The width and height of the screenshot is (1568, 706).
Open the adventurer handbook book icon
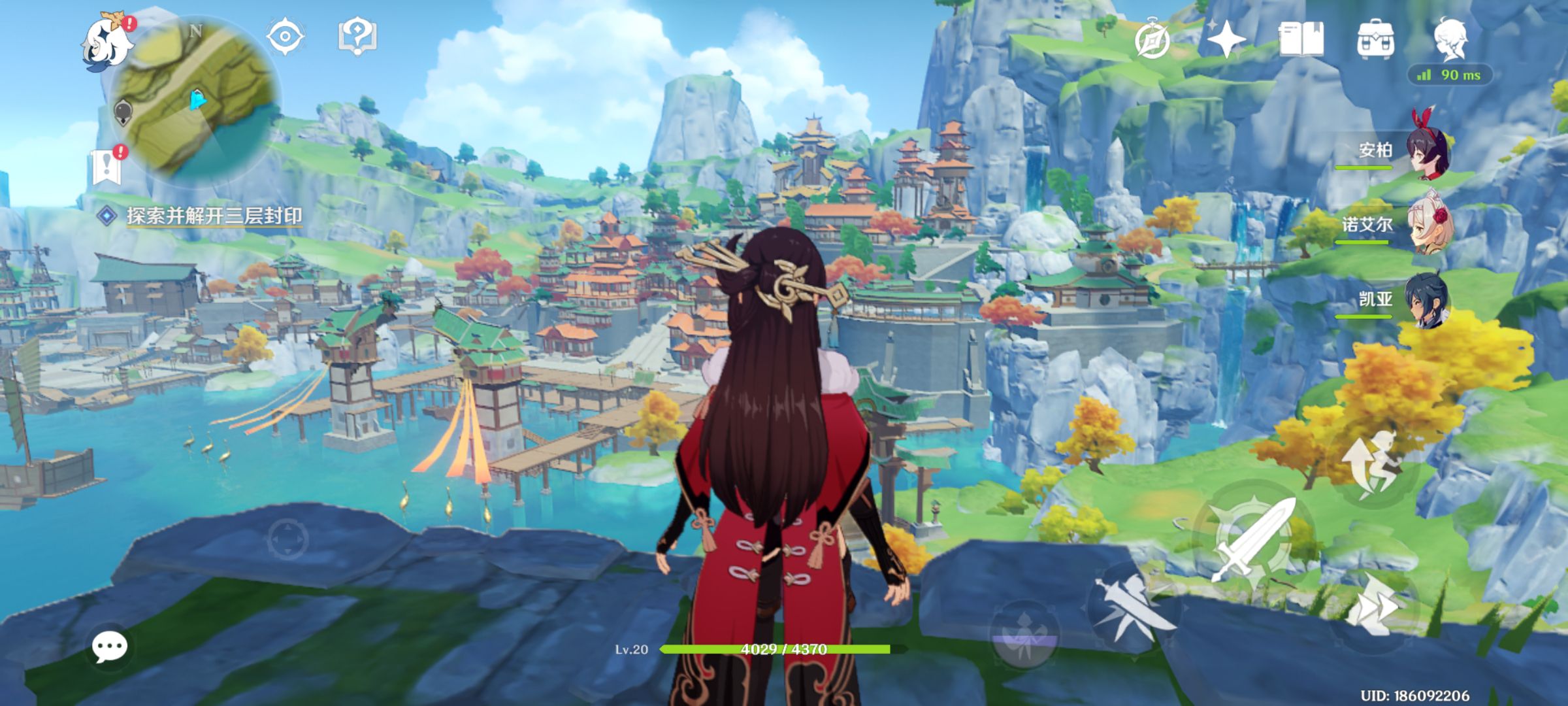[x=1300, y=39]
